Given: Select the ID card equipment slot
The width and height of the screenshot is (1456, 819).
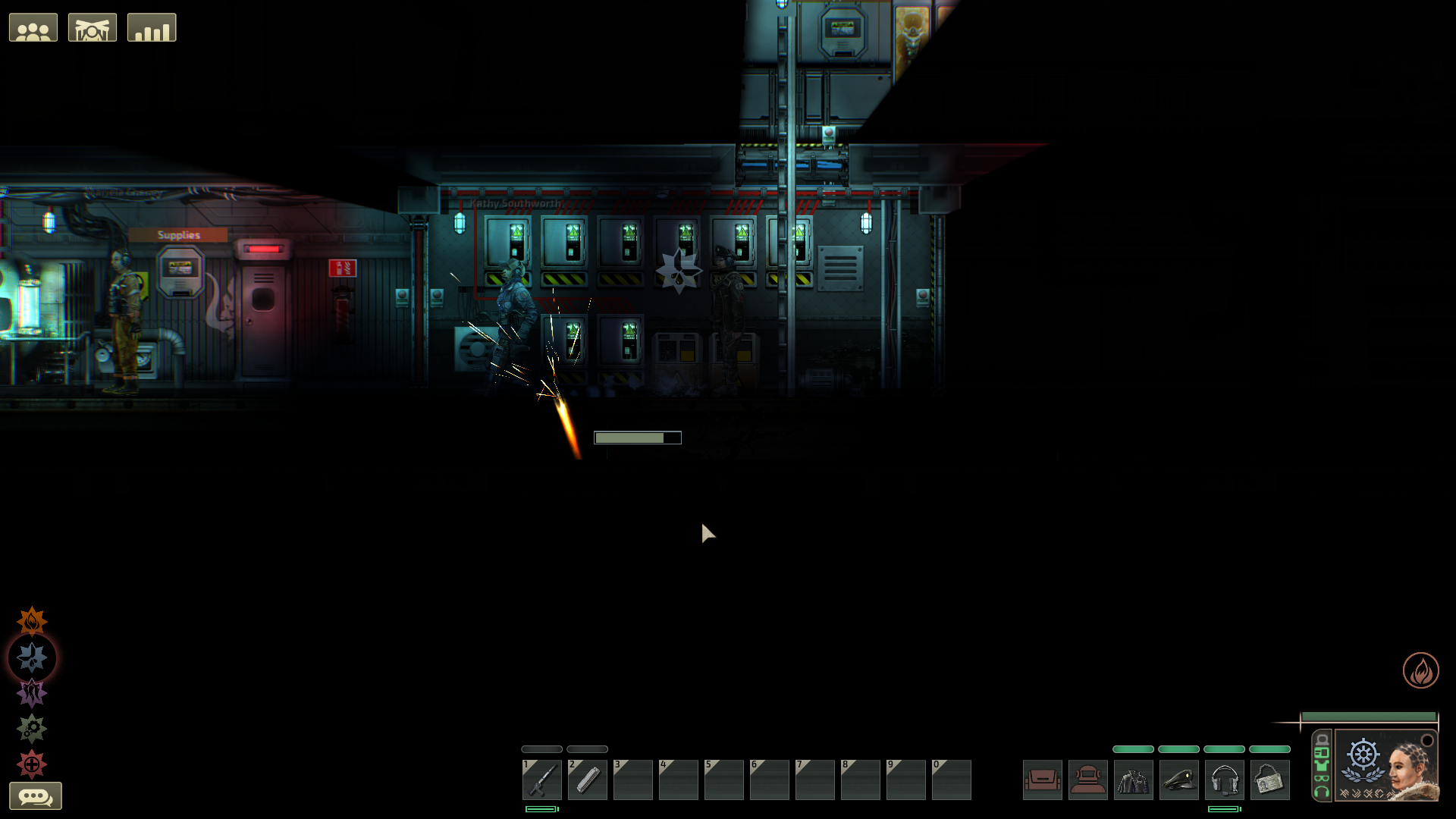Looking at the screenshot, I should point(1270,780).
